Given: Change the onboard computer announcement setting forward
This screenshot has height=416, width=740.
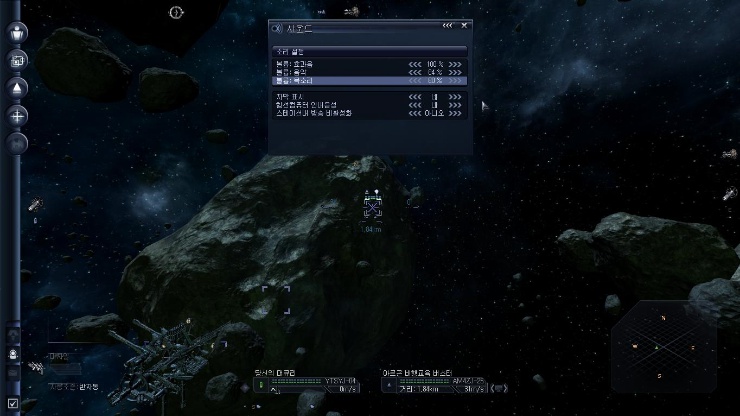Looking at the screenshot, I should [x=455, y=105].
